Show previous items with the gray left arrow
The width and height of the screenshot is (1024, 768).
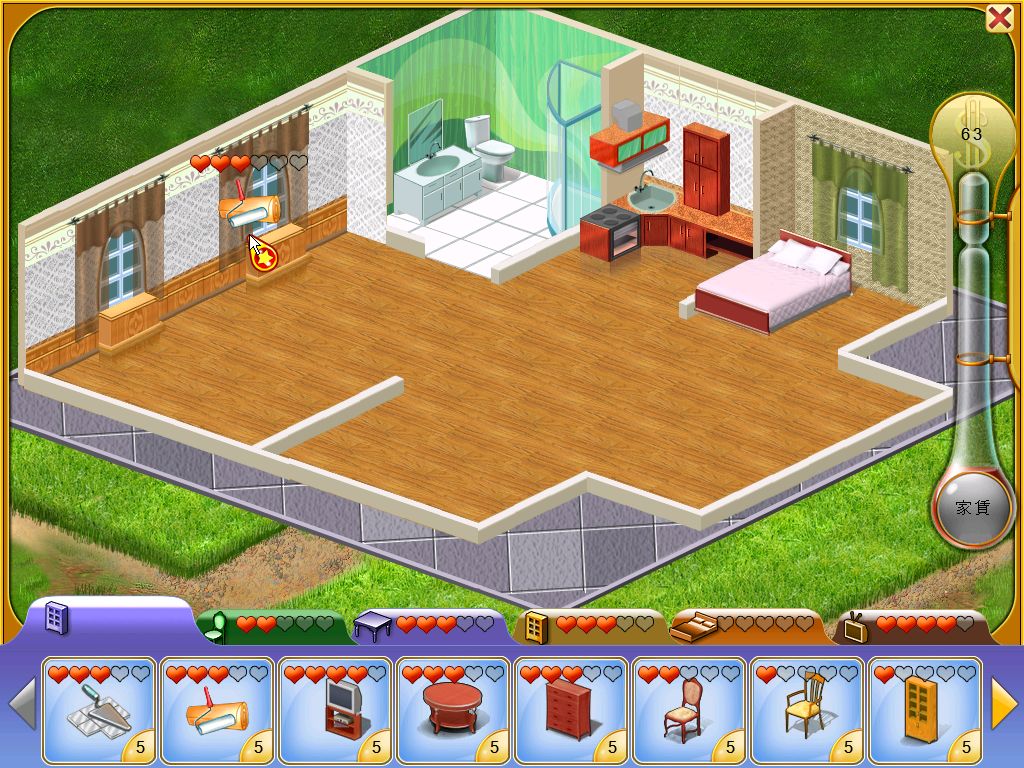click(22, 704)
